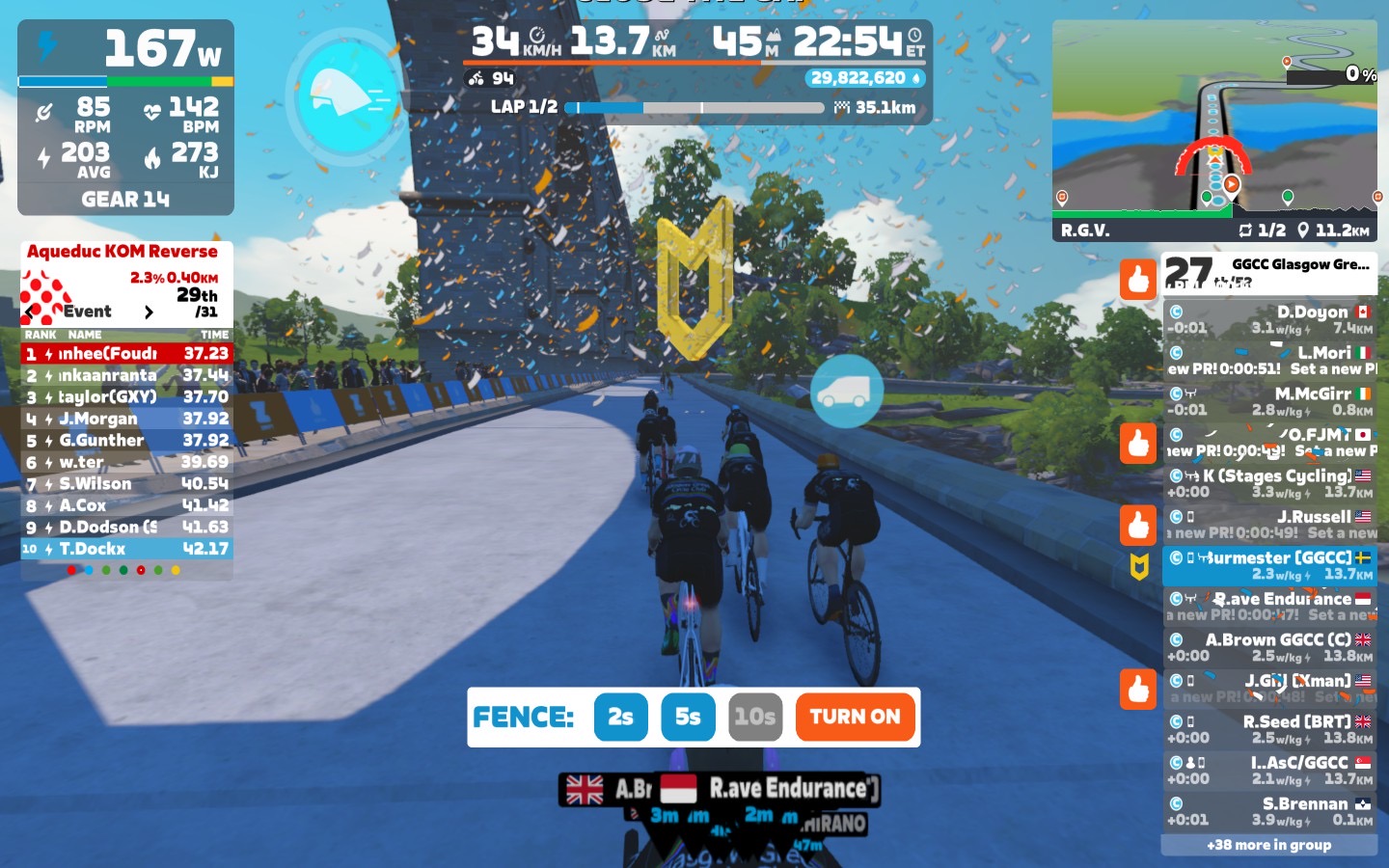Pick D.Doyon in the nearby riders list

[1268, 319]
